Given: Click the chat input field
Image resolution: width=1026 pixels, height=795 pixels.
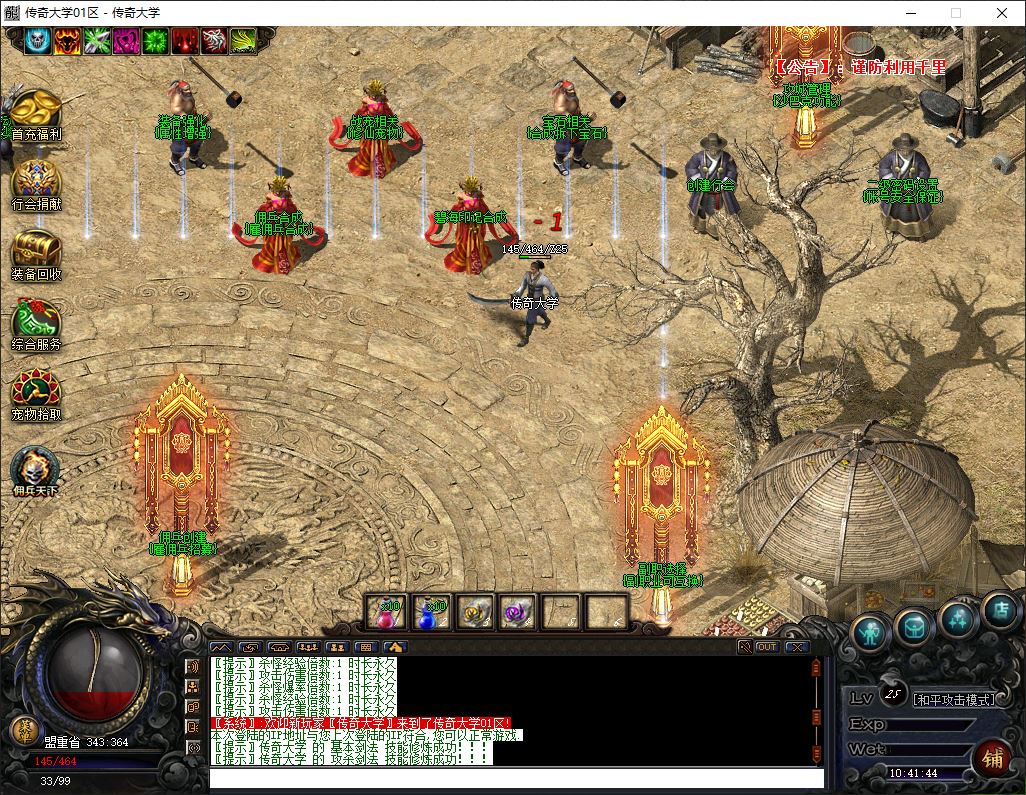Looking at the screenshot, I should coord(516,778).
